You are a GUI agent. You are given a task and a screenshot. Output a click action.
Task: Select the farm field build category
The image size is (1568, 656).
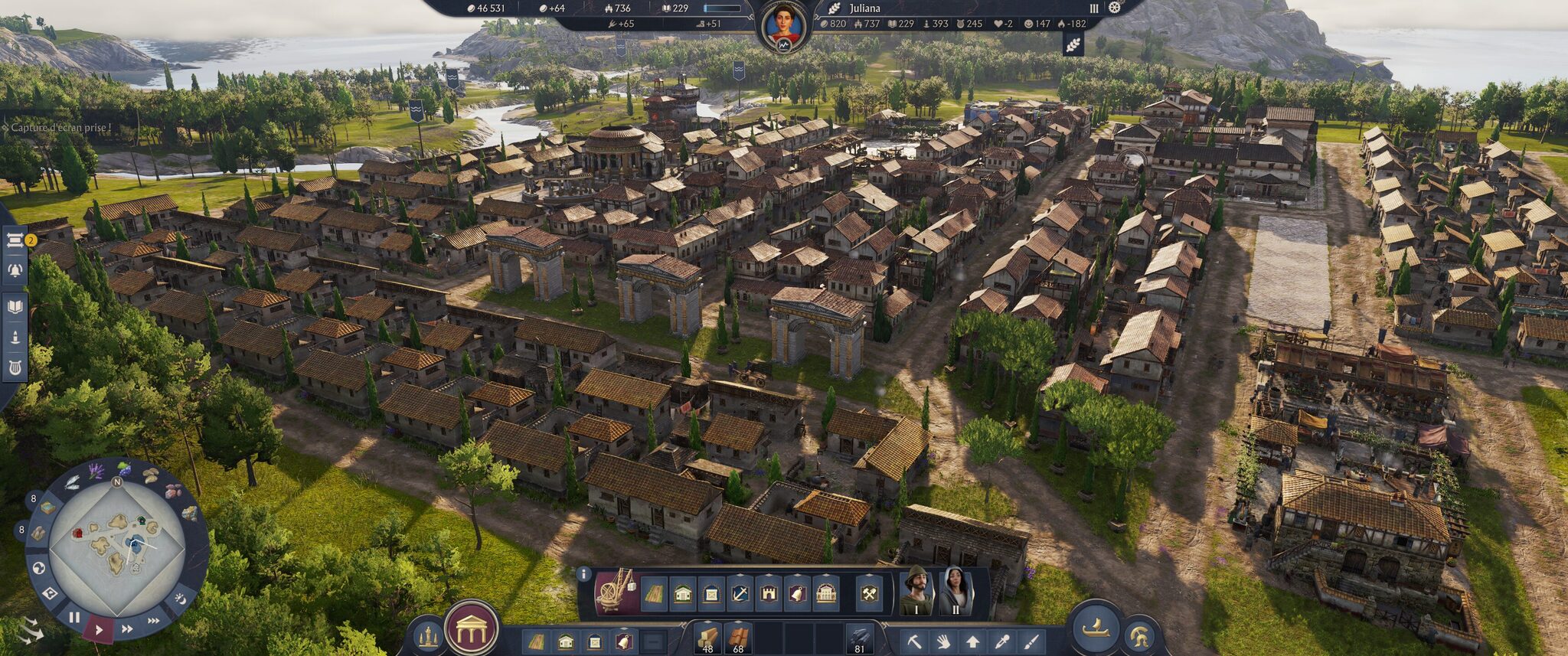click(653, 594)
